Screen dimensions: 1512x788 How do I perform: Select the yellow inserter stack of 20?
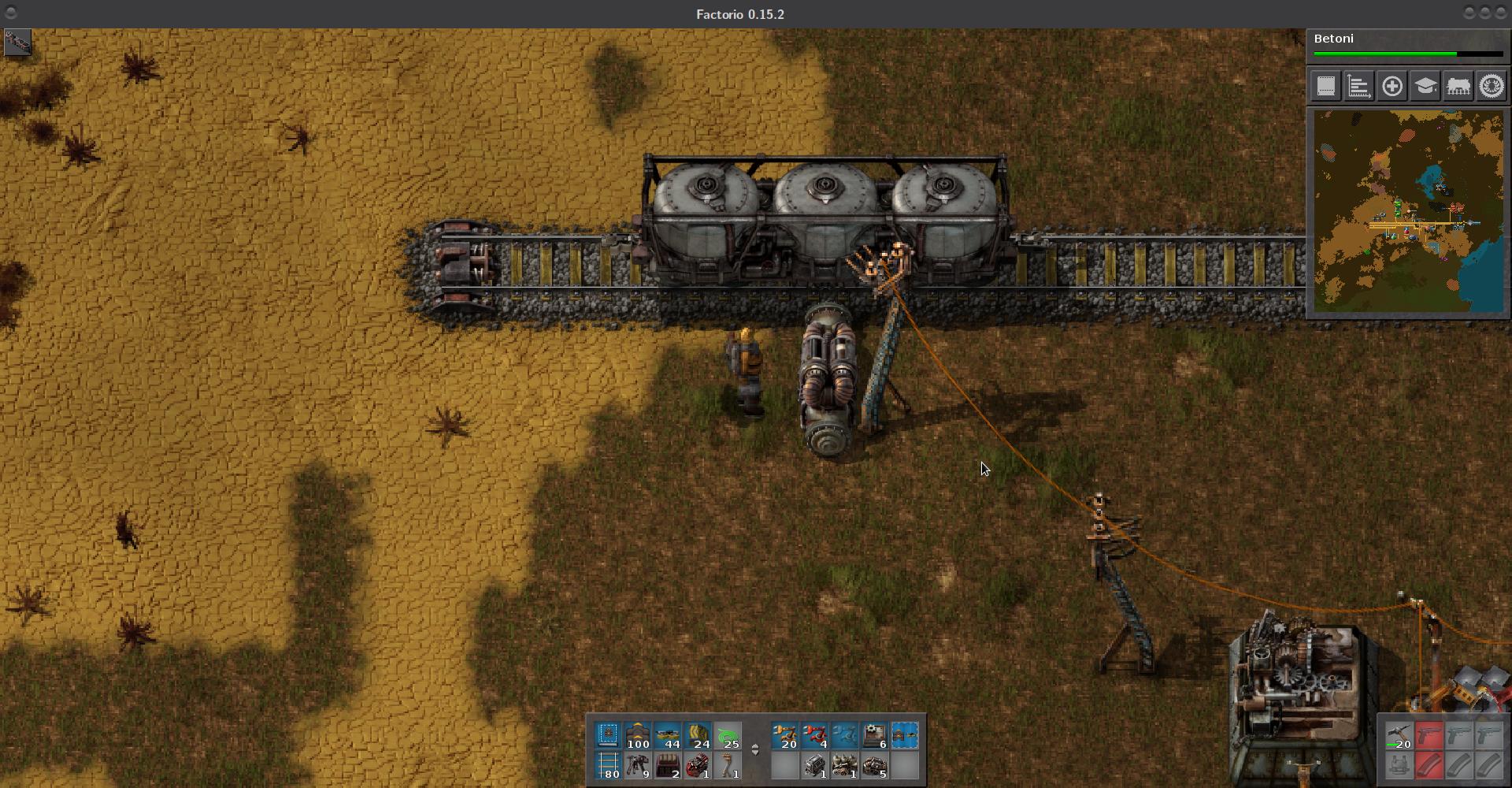785,735
